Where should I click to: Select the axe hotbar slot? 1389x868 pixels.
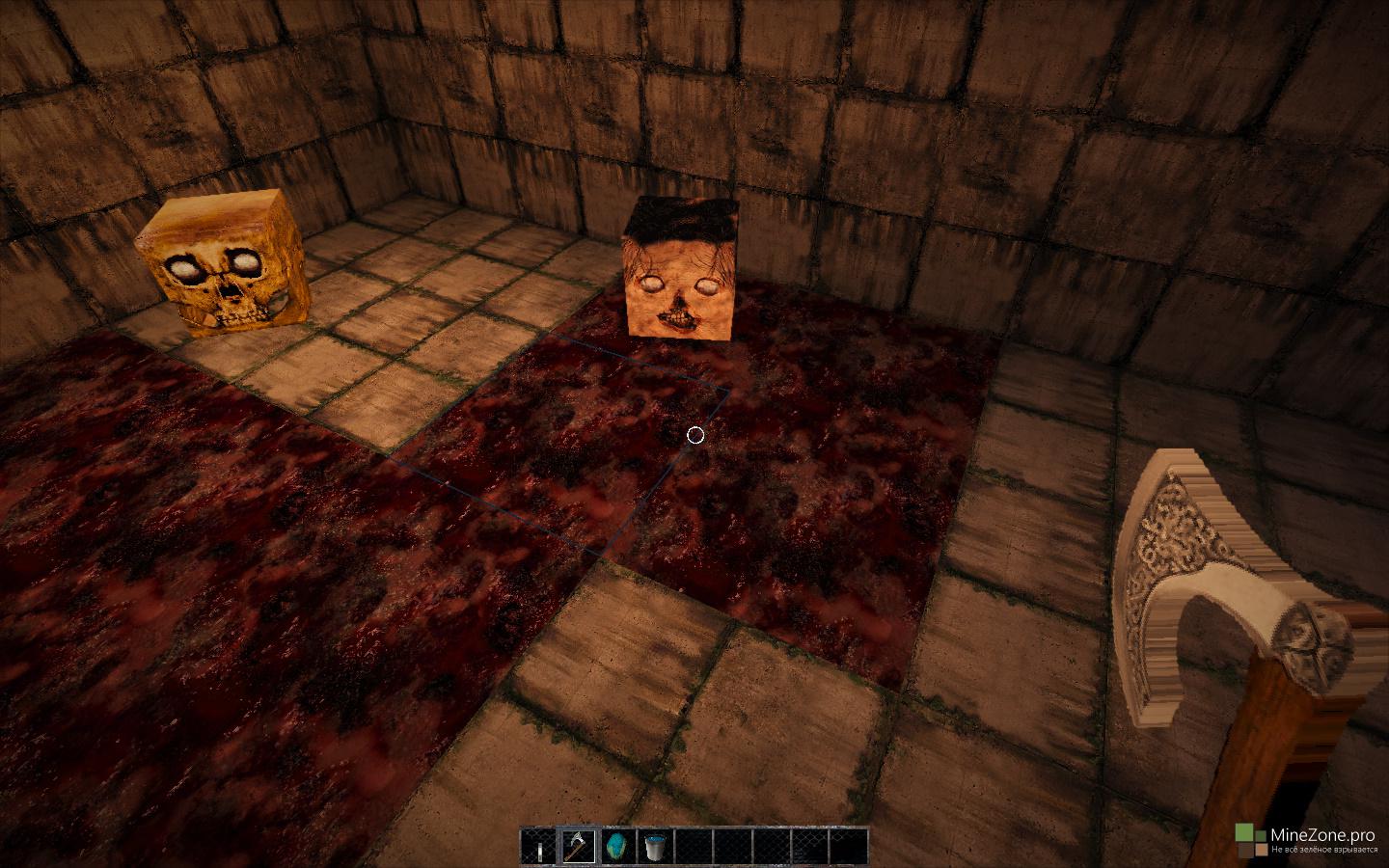(578, 846)
